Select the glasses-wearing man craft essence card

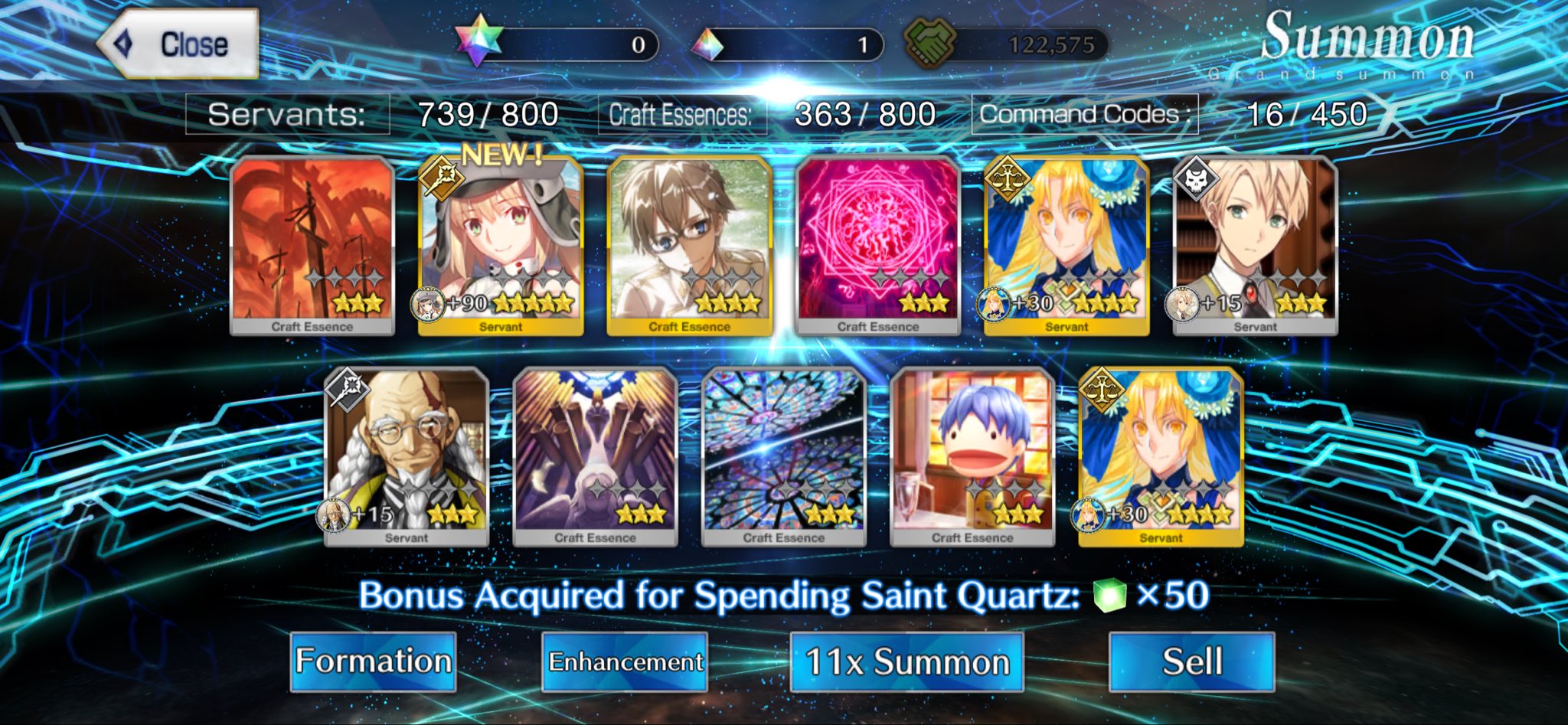(689, 245)
